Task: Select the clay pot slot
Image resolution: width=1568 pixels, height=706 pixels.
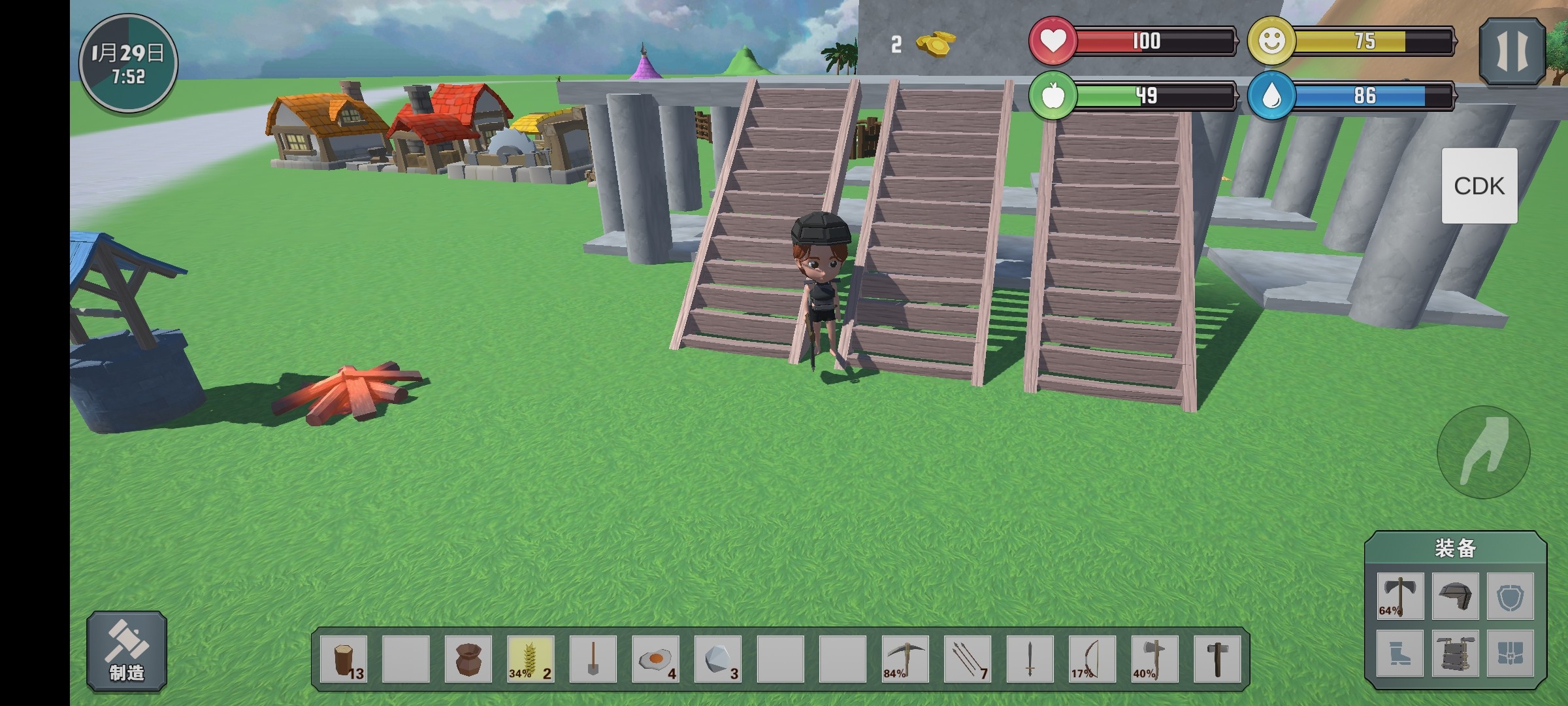Action: pyautogui.click(x=468, y=659)
